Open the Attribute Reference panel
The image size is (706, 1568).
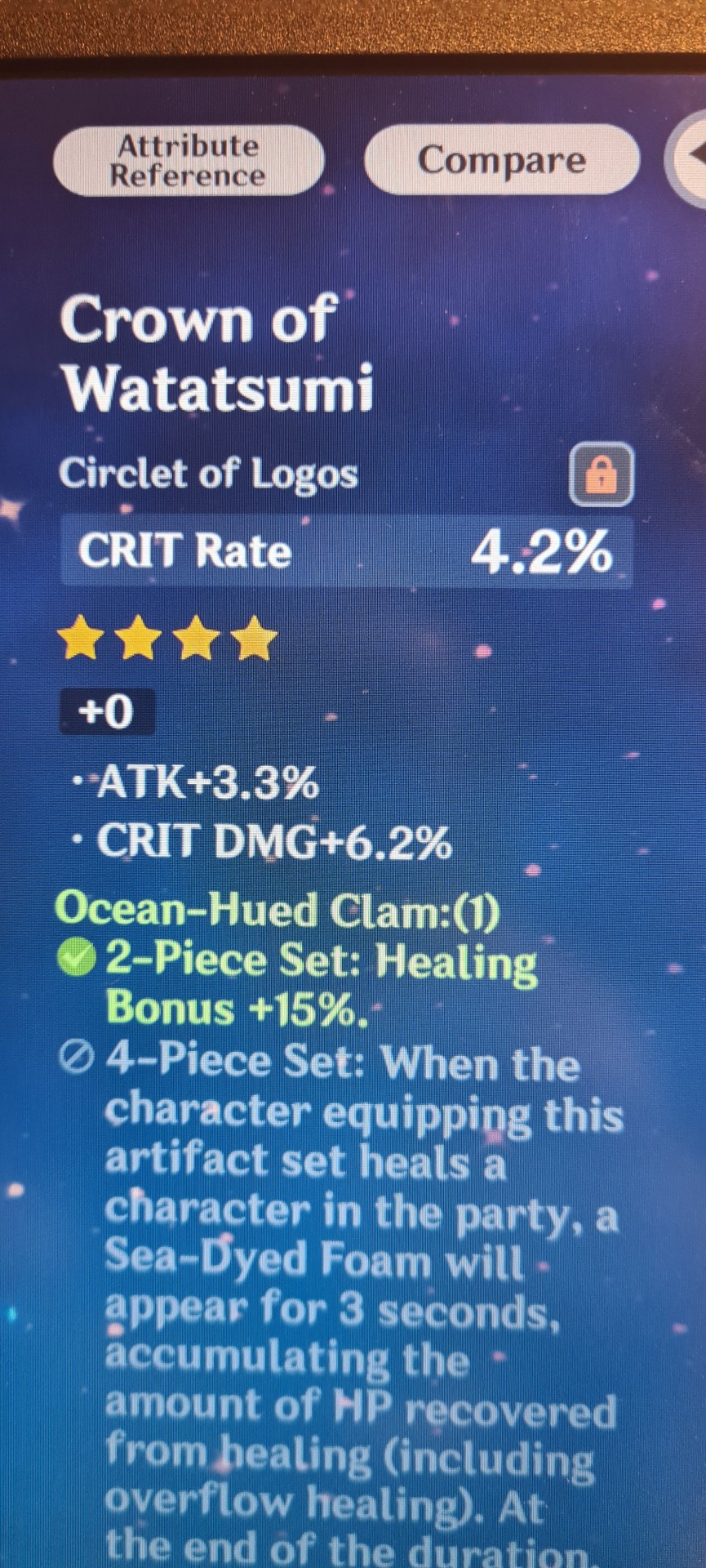[x=189, y=161]
